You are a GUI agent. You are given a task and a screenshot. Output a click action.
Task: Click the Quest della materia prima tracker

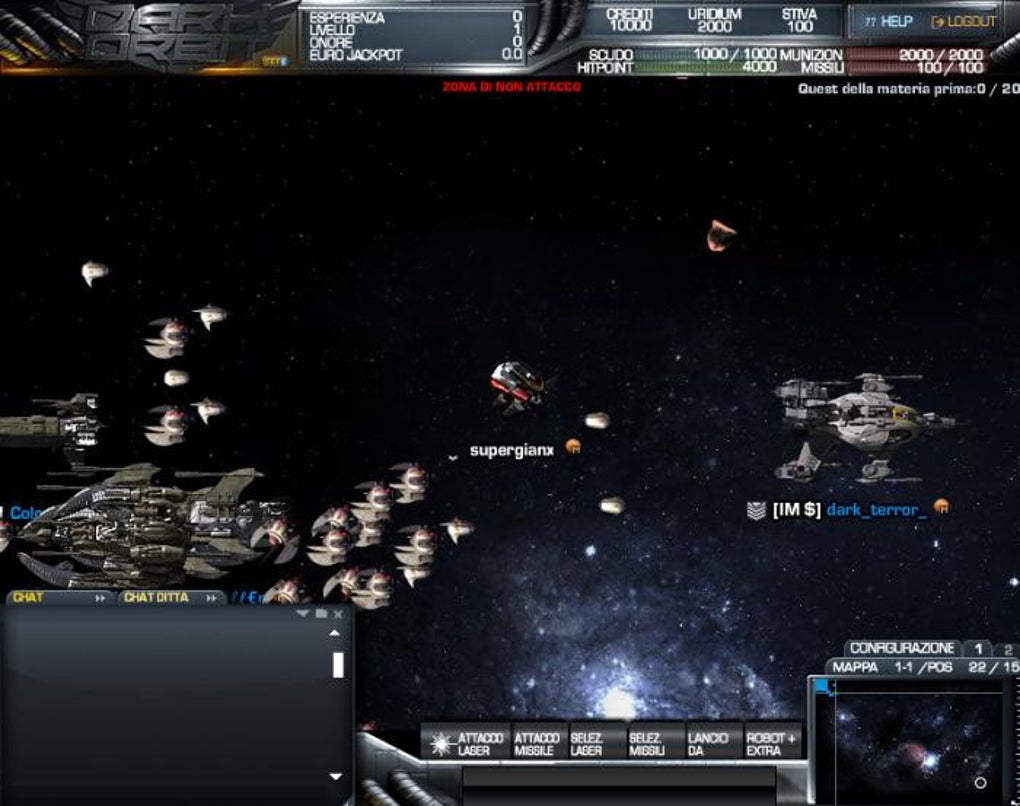pyautogui.click(x=907, y=89)
